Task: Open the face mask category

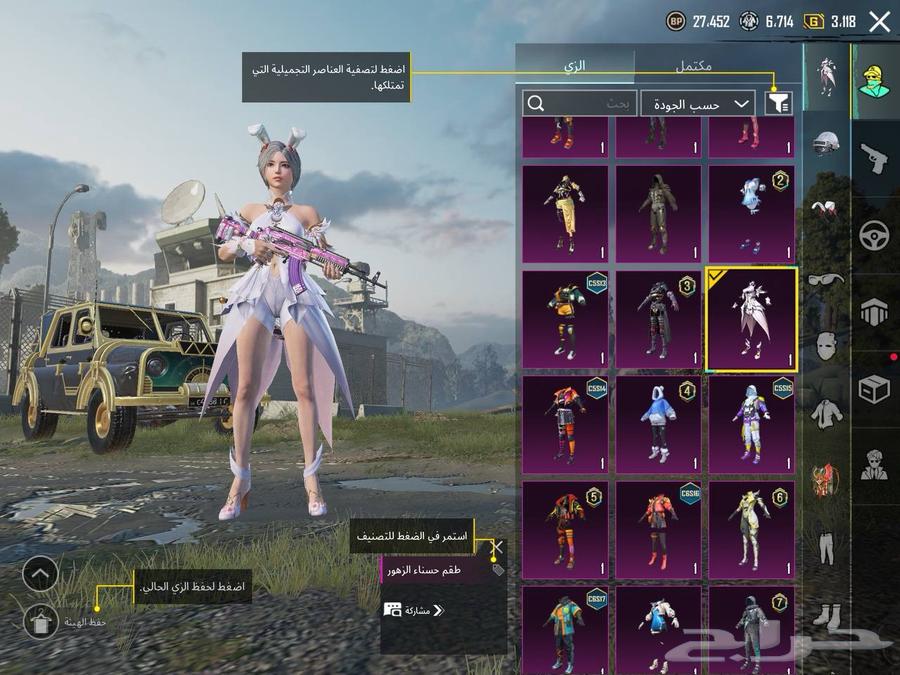Action: point(826,346)
